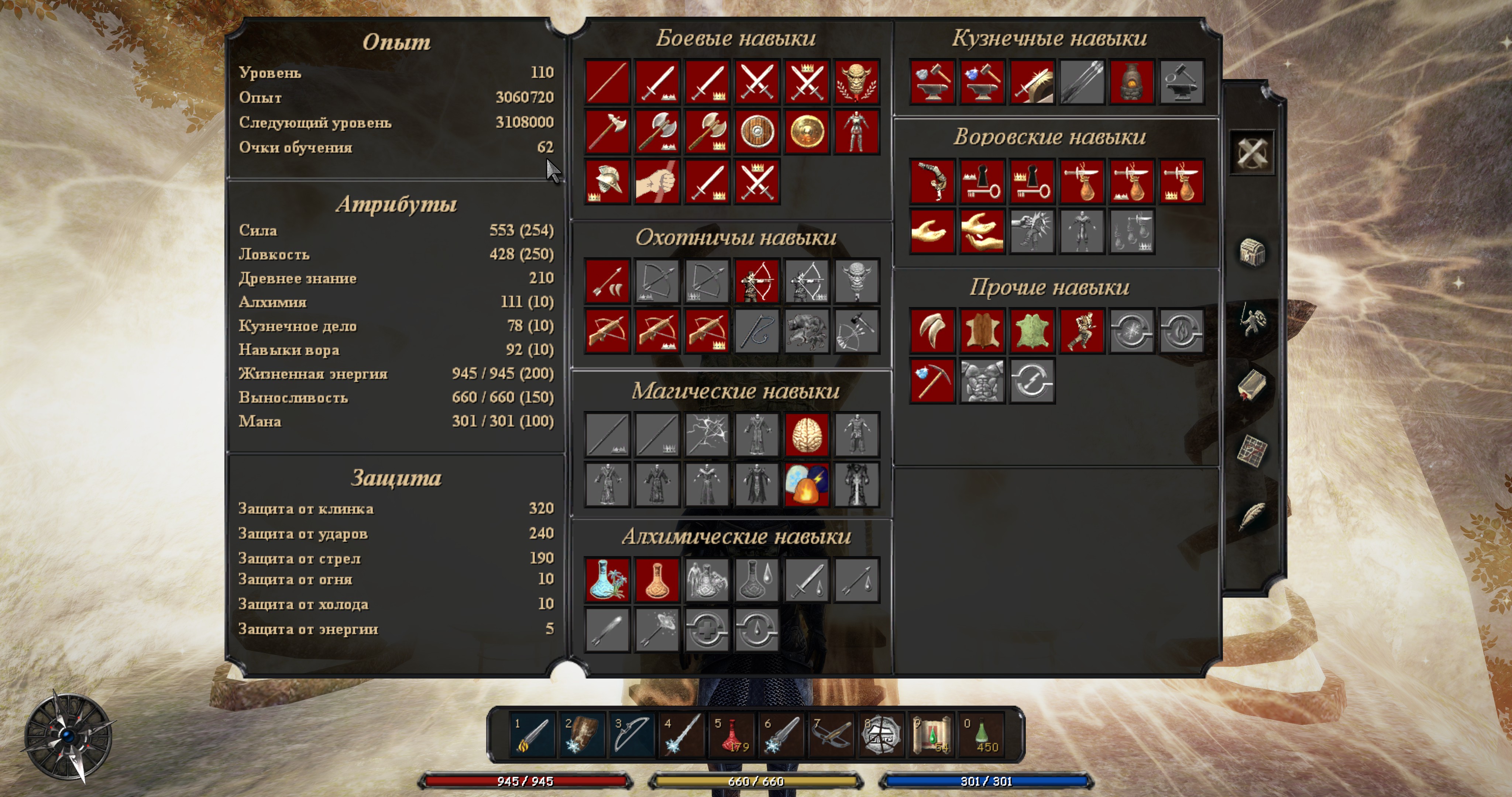Select the brain magic skill icon
This screenshot has height=797, width=1512.
click(807, 435)
